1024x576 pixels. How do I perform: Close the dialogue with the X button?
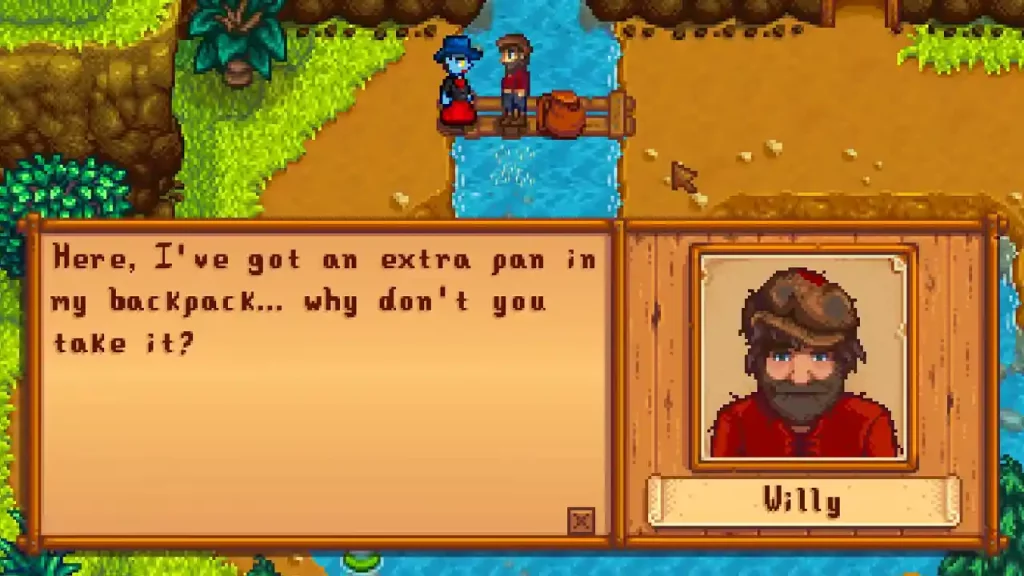pos(581,520)
